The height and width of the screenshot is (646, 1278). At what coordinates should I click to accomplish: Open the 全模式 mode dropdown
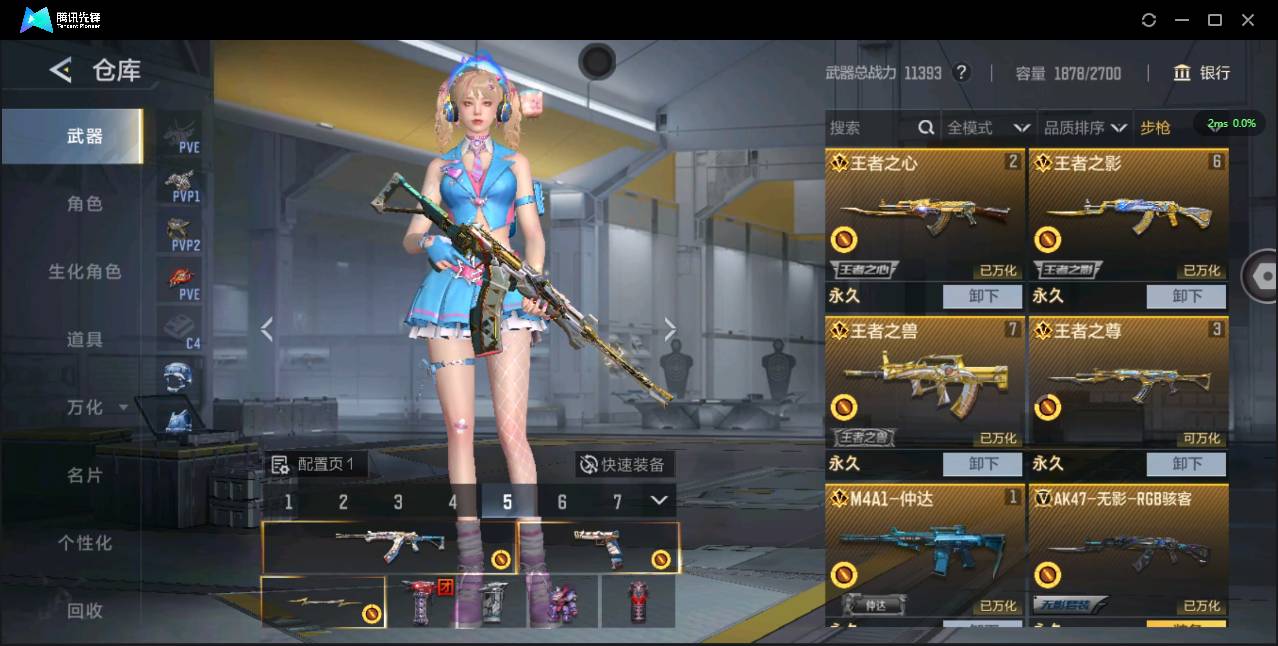pyautogui.click(x=988, y=128)
